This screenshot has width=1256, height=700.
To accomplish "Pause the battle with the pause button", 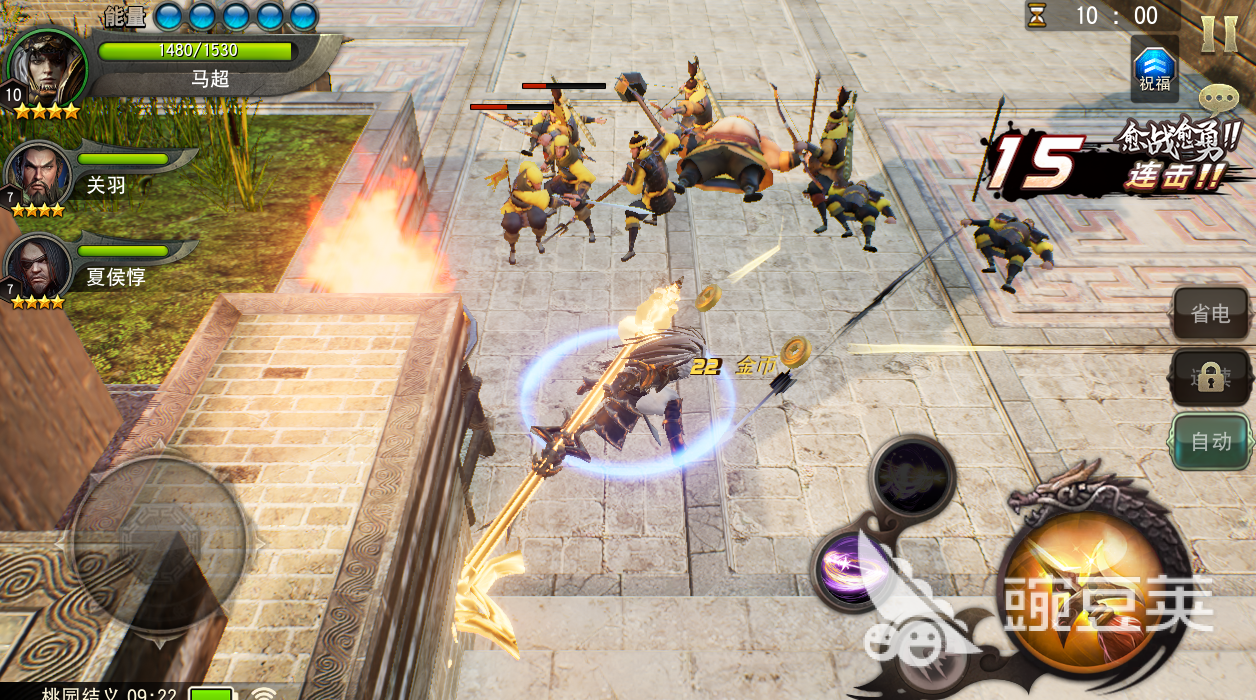I will click(1218, 34).
